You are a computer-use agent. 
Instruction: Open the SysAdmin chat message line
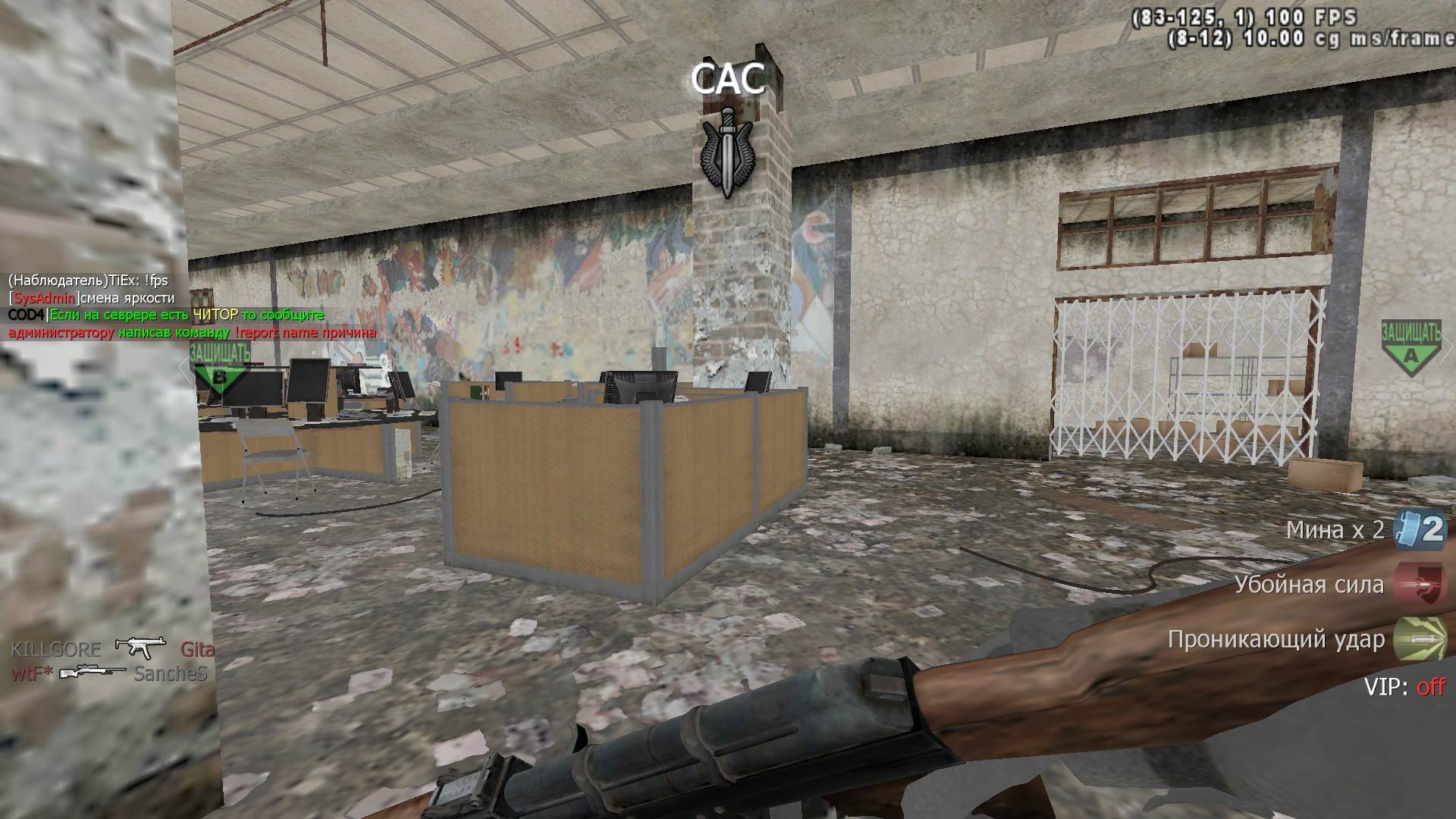pyautogui.click(x=91, y=298)
